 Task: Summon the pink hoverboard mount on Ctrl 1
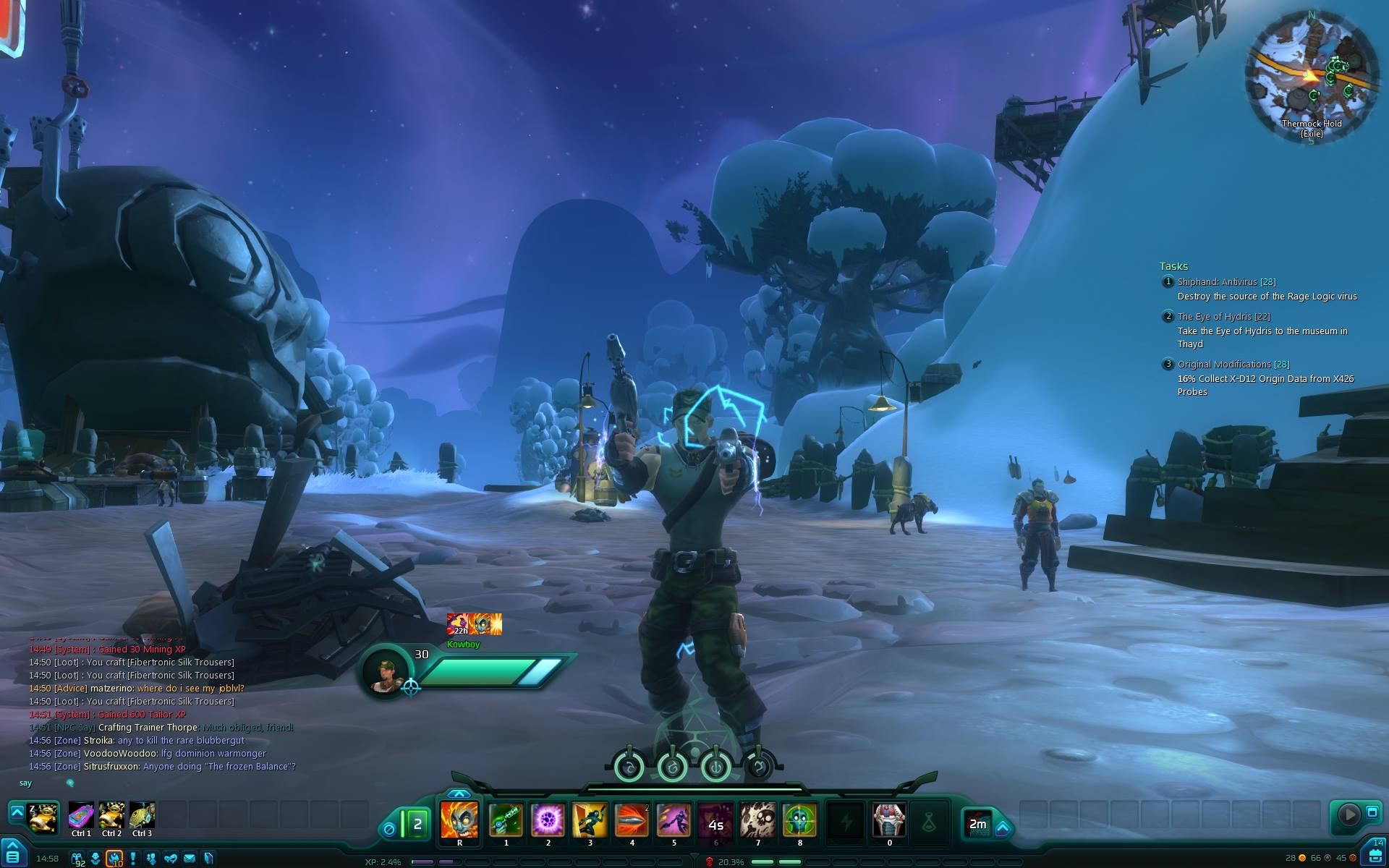click(81, 816)
